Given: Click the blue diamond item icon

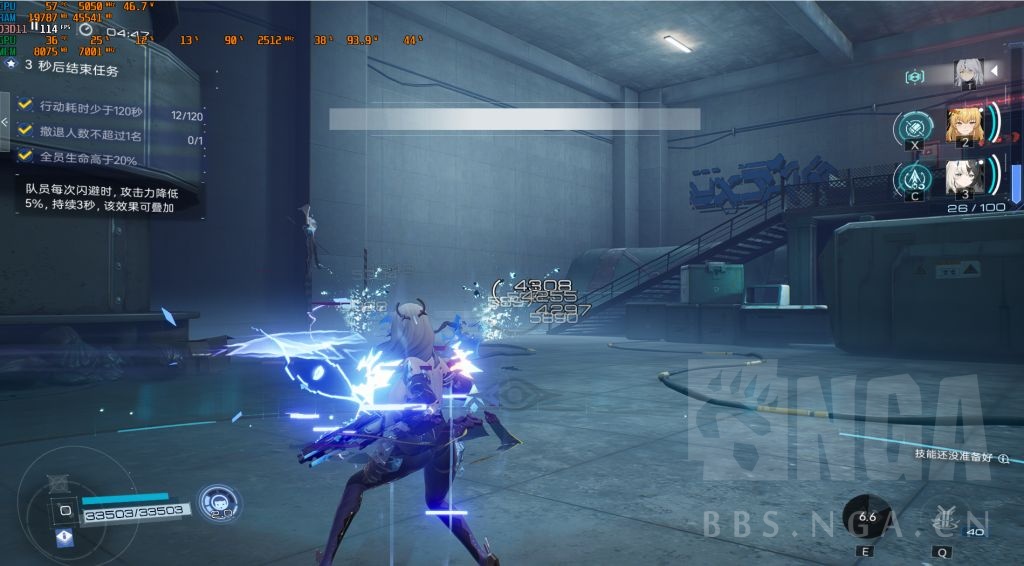Looking at the screenshot, I should [65, 537].
